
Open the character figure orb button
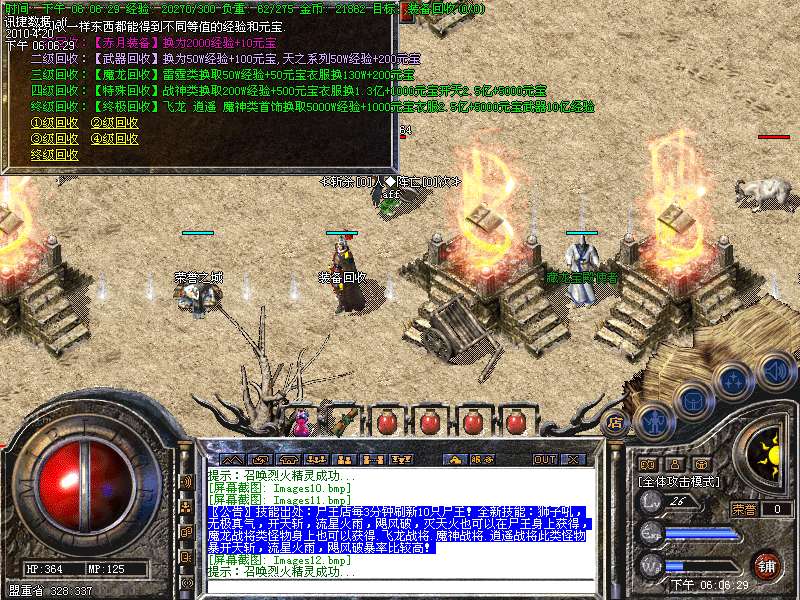pyautogui.click(x=653, y=422)
